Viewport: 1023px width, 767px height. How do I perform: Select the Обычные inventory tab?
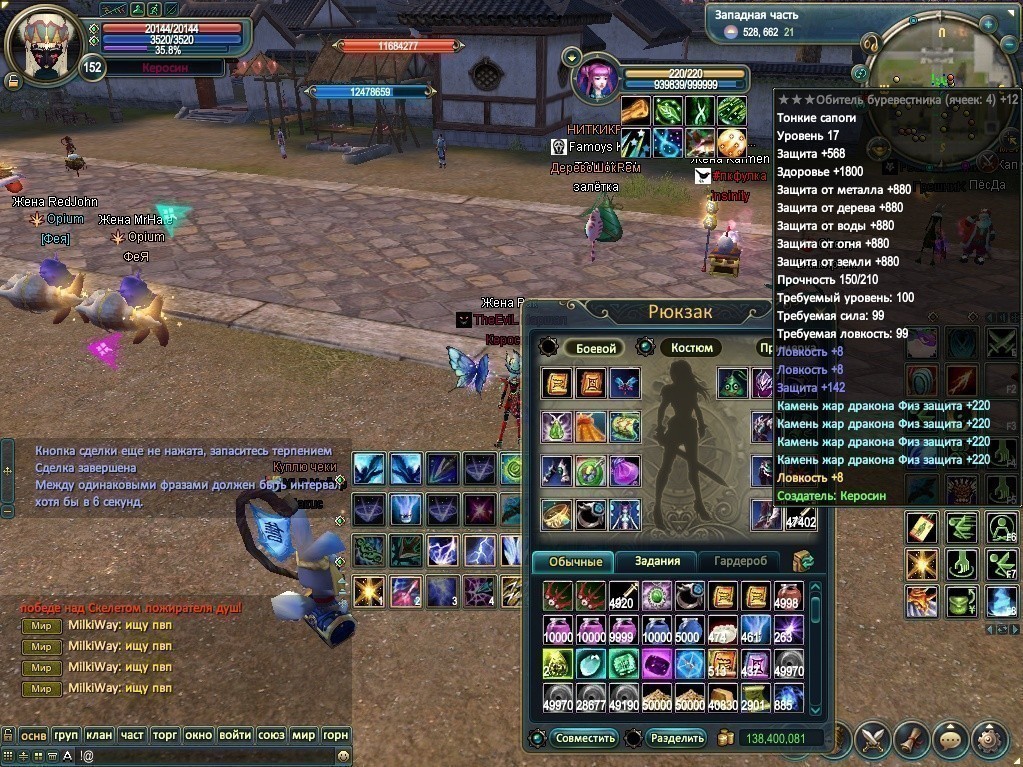(x=574, y=561)
